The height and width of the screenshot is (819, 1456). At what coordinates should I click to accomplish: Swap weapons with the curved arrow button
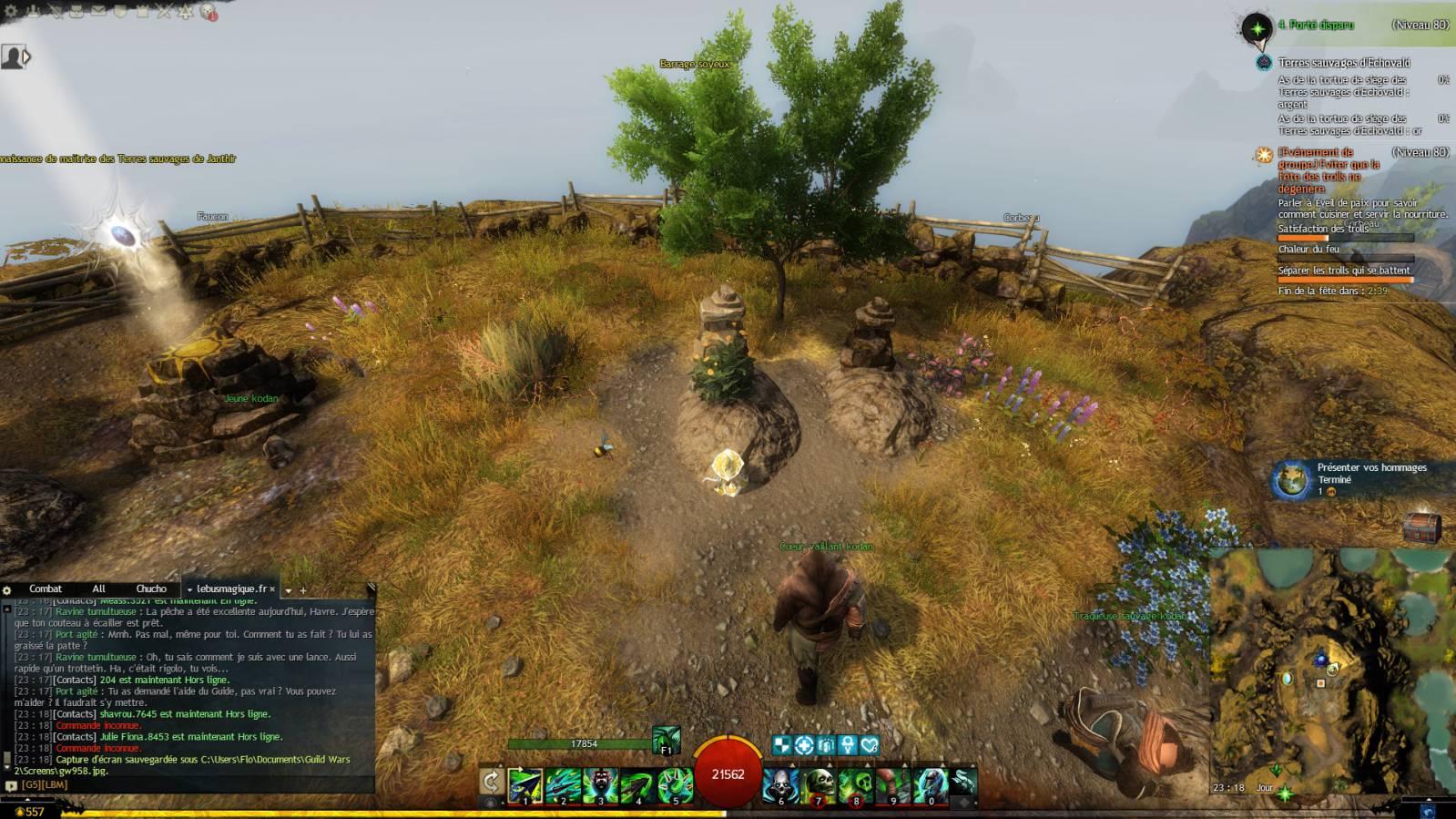[491, 782]
